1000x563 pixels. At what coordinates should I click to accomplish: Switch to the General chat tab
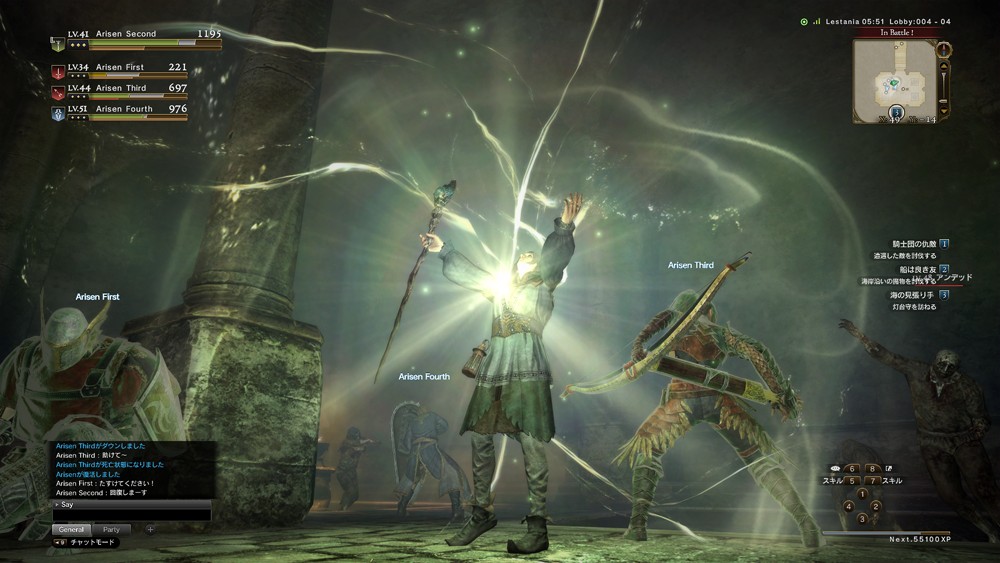(x=72, y=529)
